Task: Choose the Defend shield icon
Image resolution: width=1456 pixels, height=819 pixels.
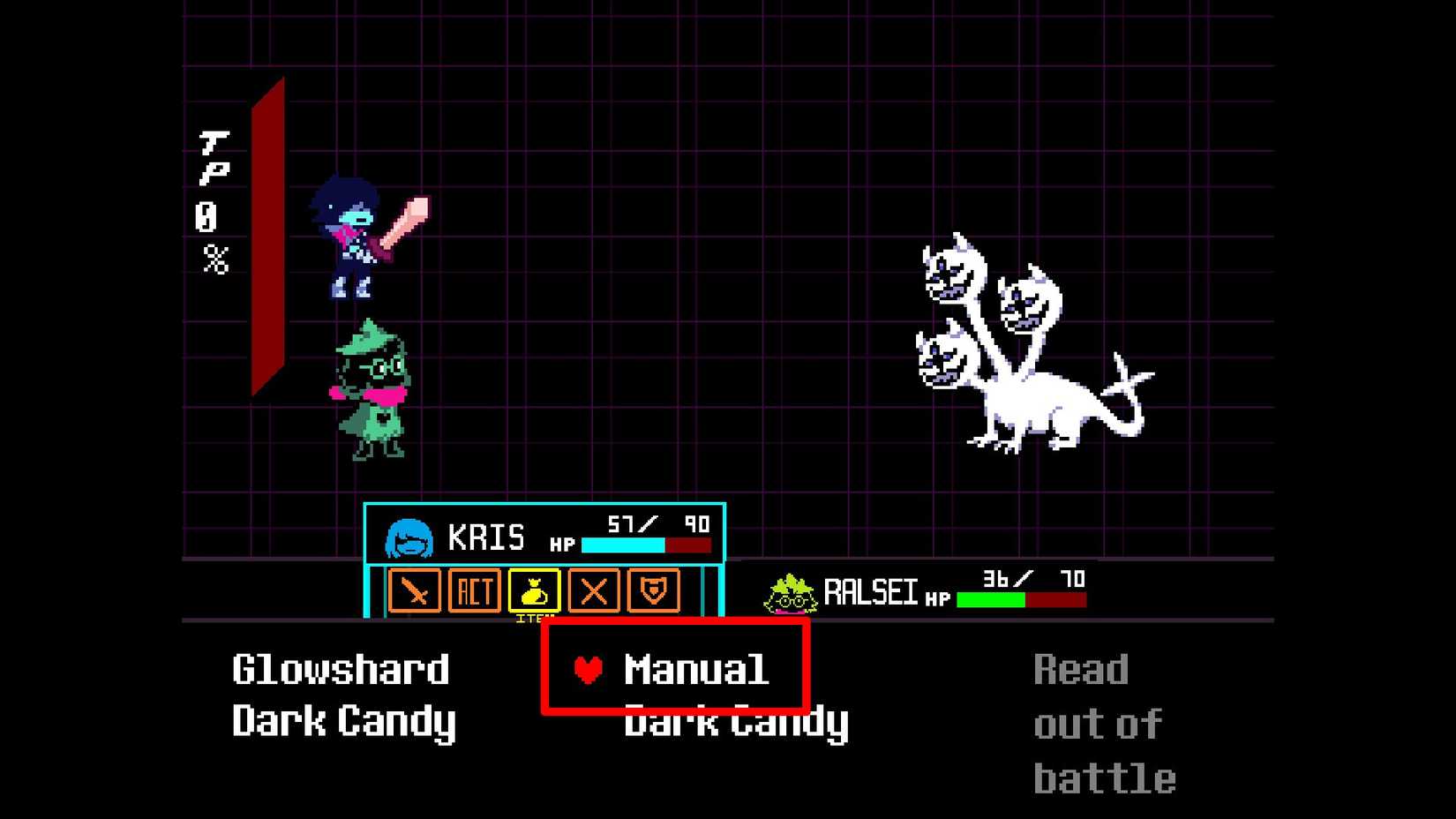Action: [653, 592]
